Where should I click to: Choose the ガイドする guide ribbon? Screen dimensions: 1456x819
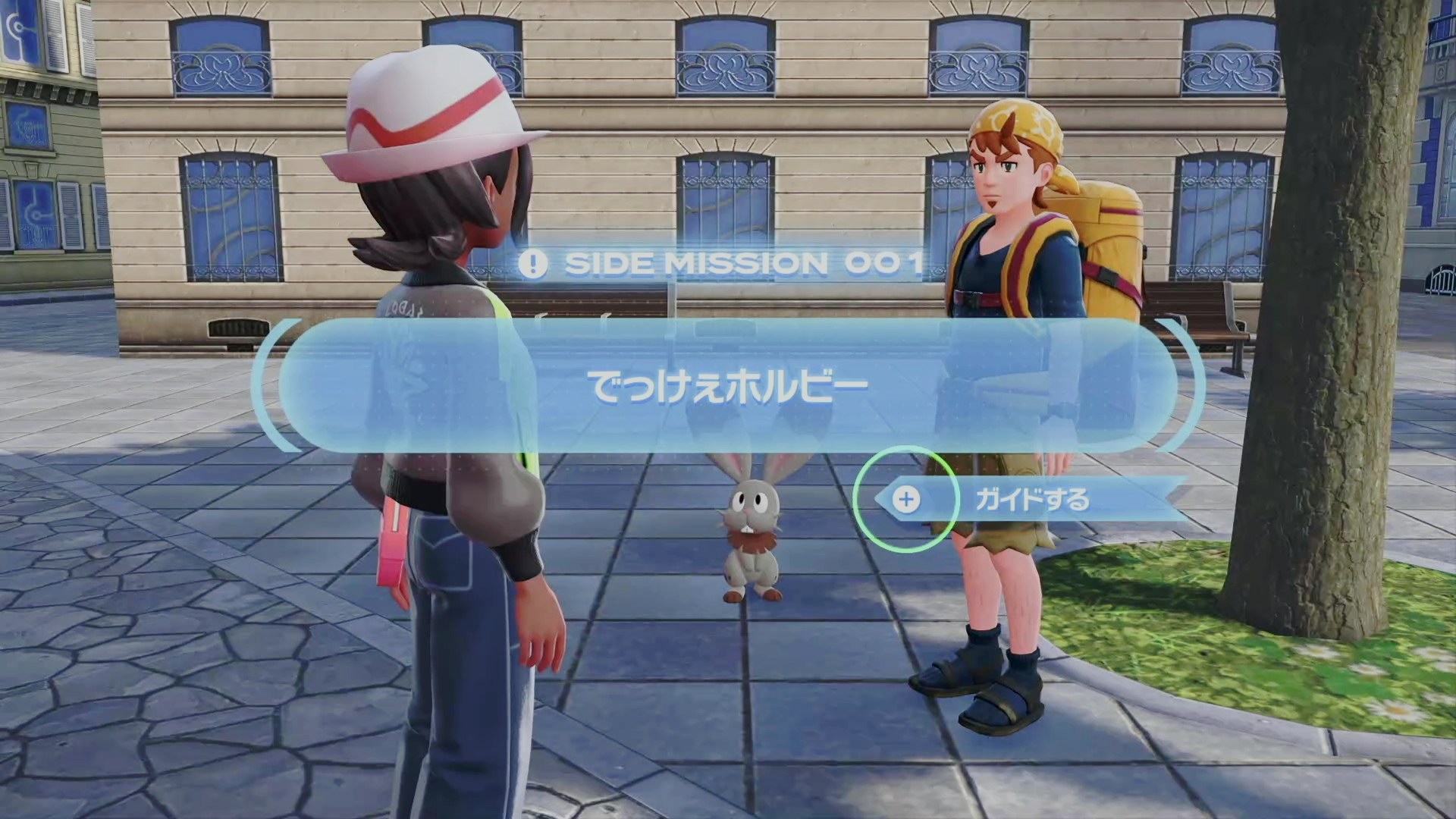pyautogui.click(x=1031, y=500)
